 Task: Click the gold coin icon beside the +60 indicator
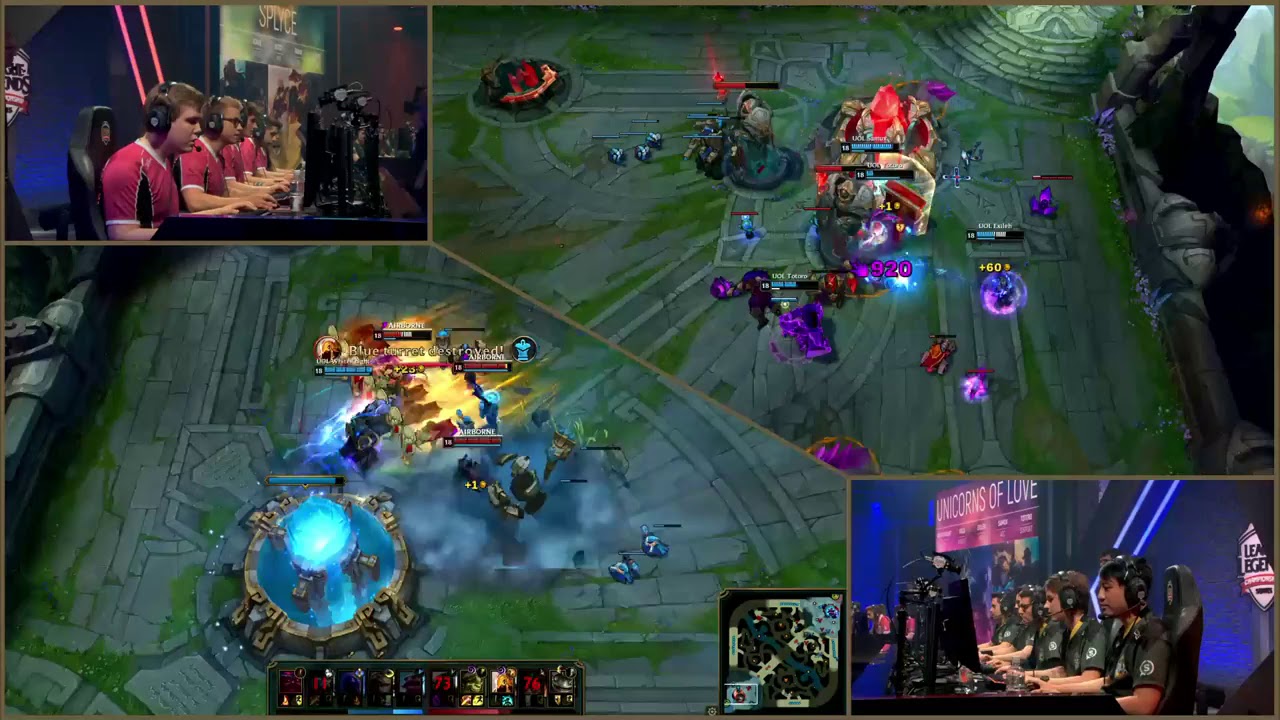point(1008,267)
